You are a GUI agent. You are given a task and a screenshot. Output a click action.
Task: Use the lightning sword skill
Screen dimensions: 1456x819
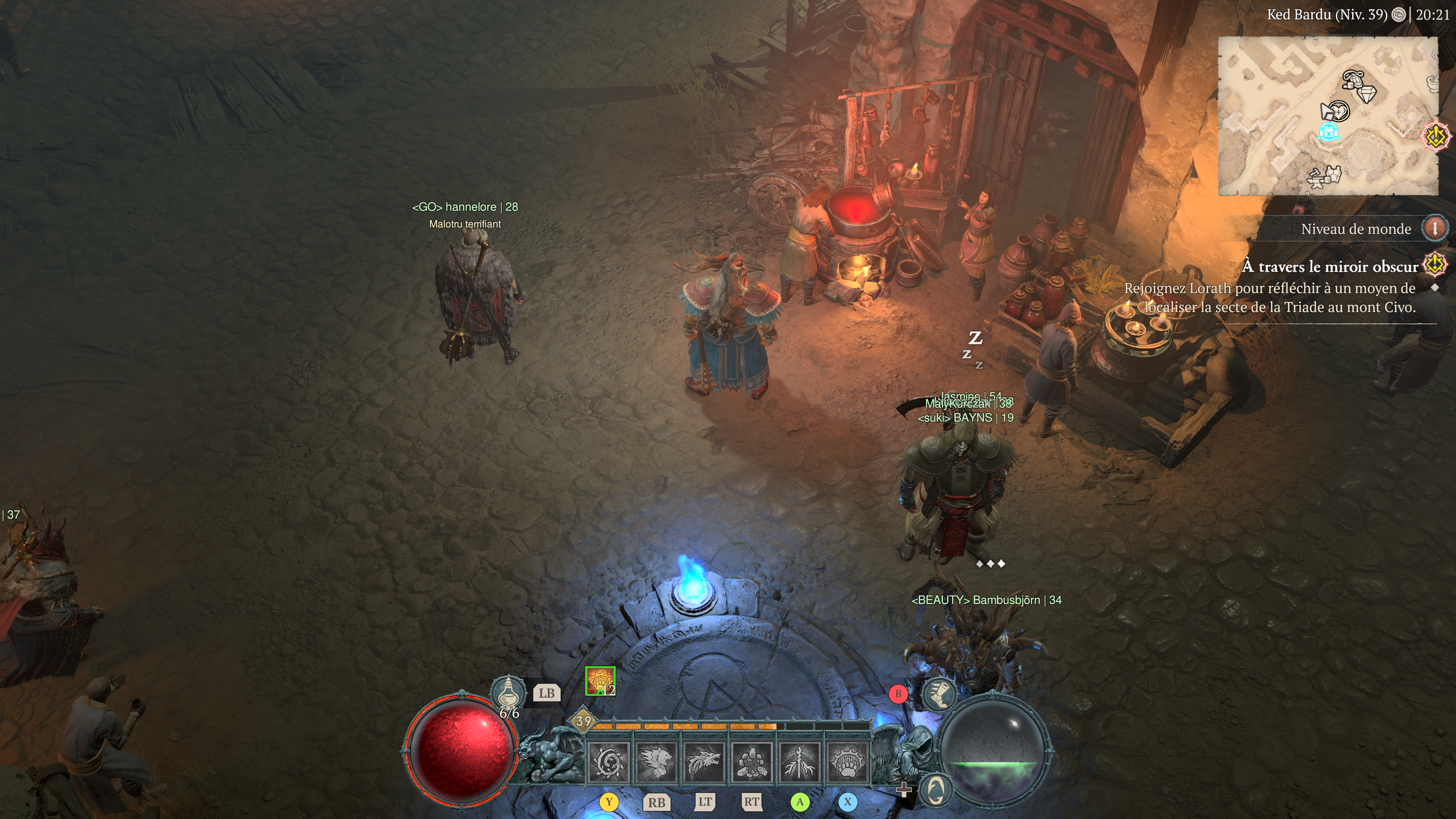tap(800, 762)
